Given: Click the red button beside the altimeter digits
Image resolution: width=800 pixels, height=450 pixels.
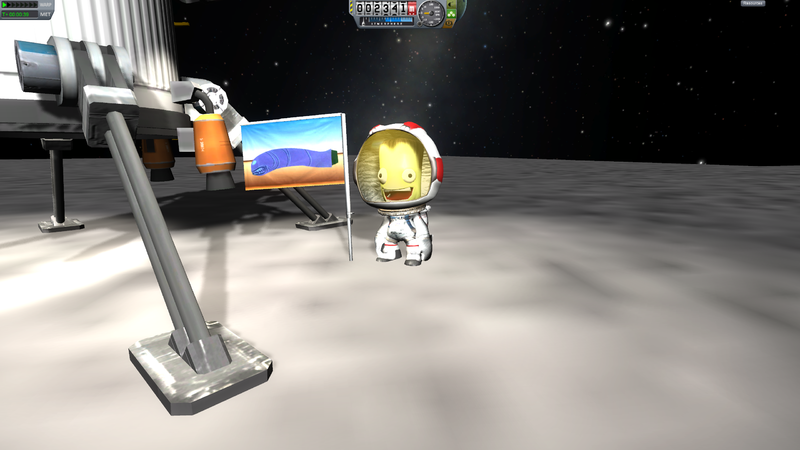Looking at the screenshot, I should [412, 7].
